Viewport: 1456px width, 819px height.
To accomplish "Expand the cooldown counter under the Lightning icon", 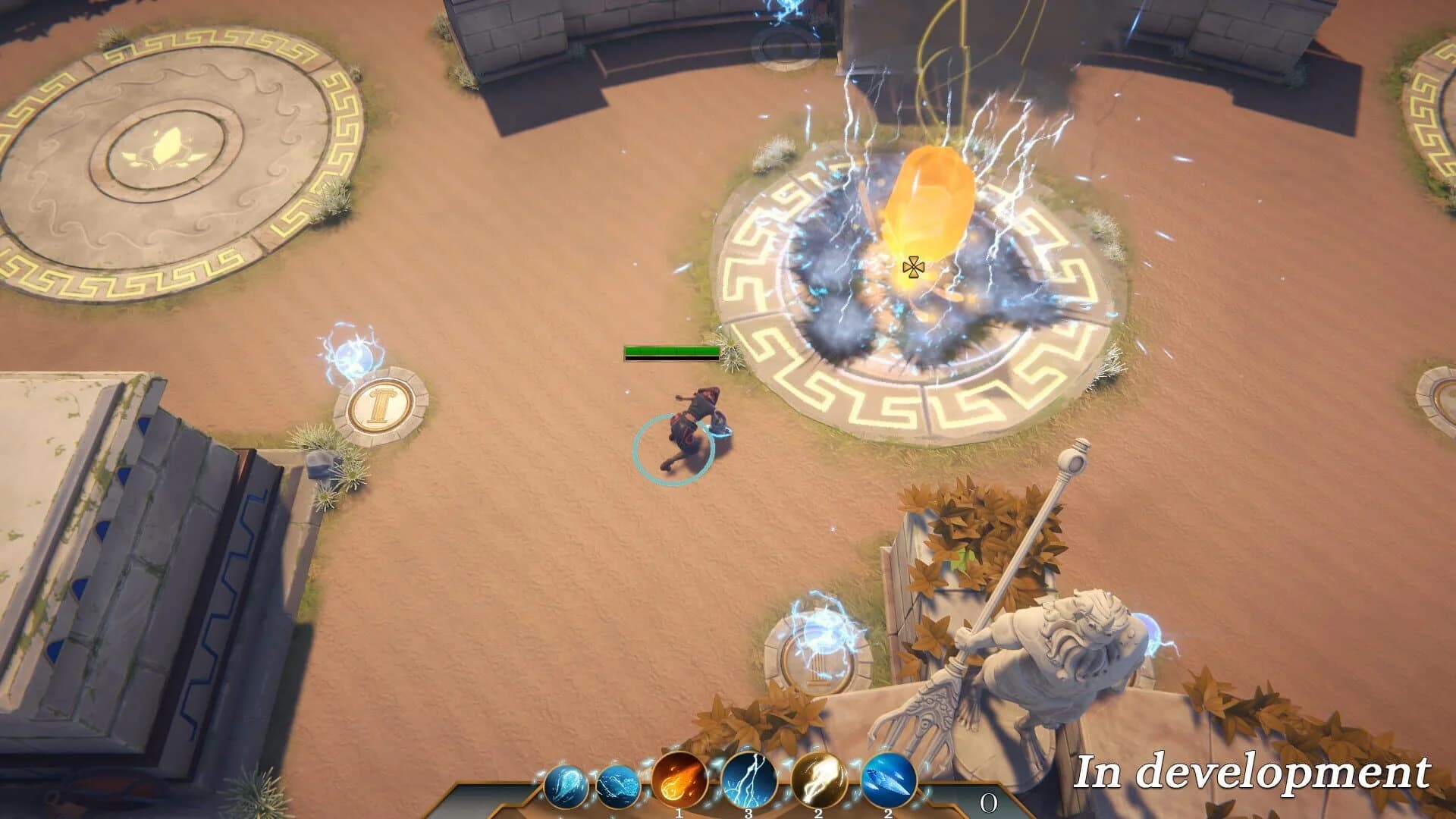I will [748, 814].
